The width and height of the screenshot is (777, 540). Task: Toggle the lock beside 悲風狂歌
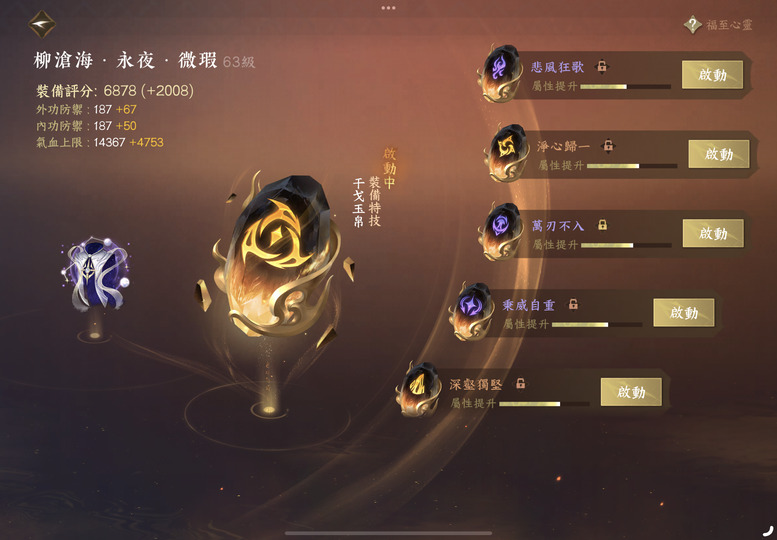[602, 66]
